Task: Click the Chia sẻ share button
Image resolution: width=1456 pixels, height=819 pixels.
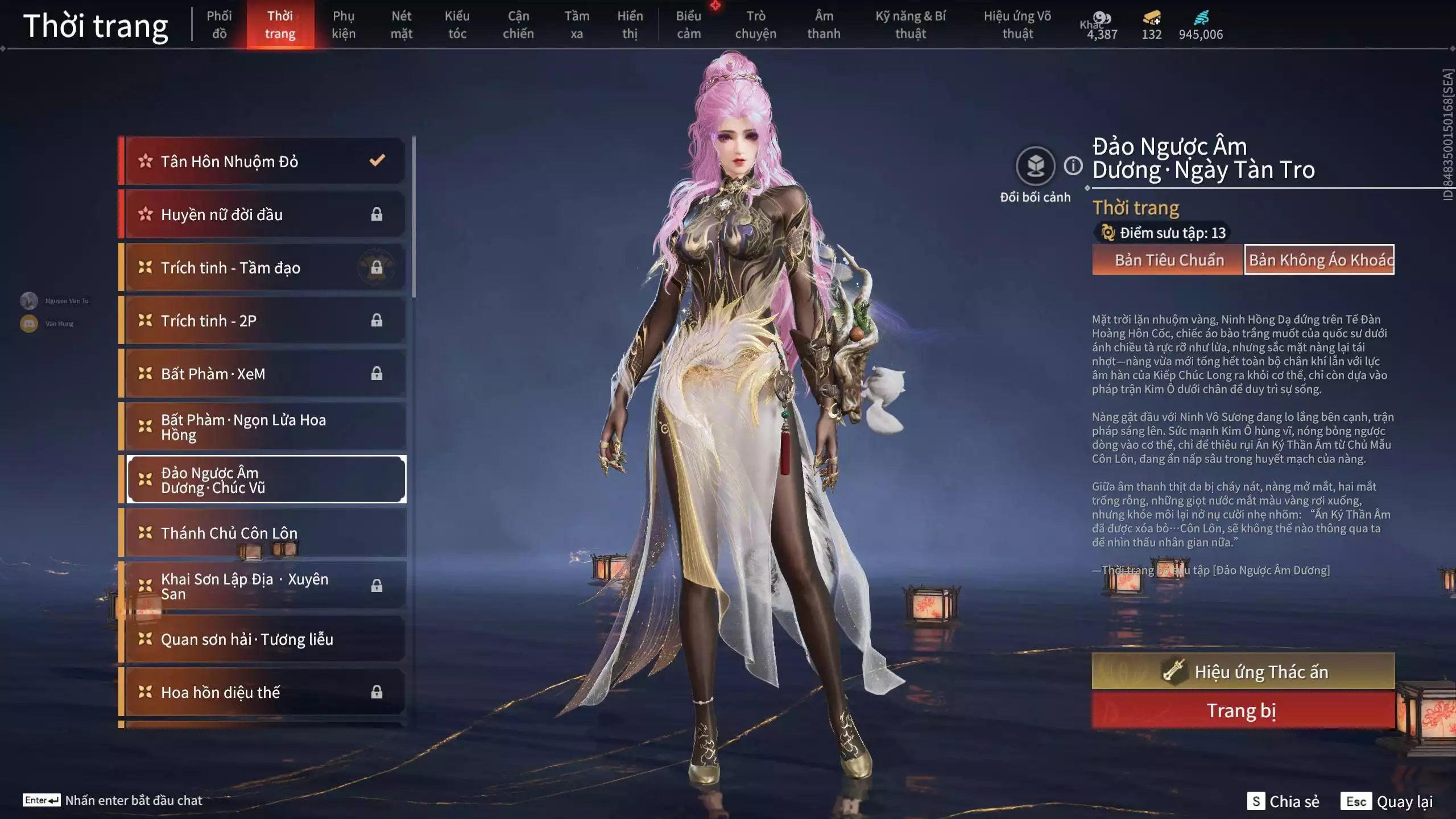Action: point(1284,801)
